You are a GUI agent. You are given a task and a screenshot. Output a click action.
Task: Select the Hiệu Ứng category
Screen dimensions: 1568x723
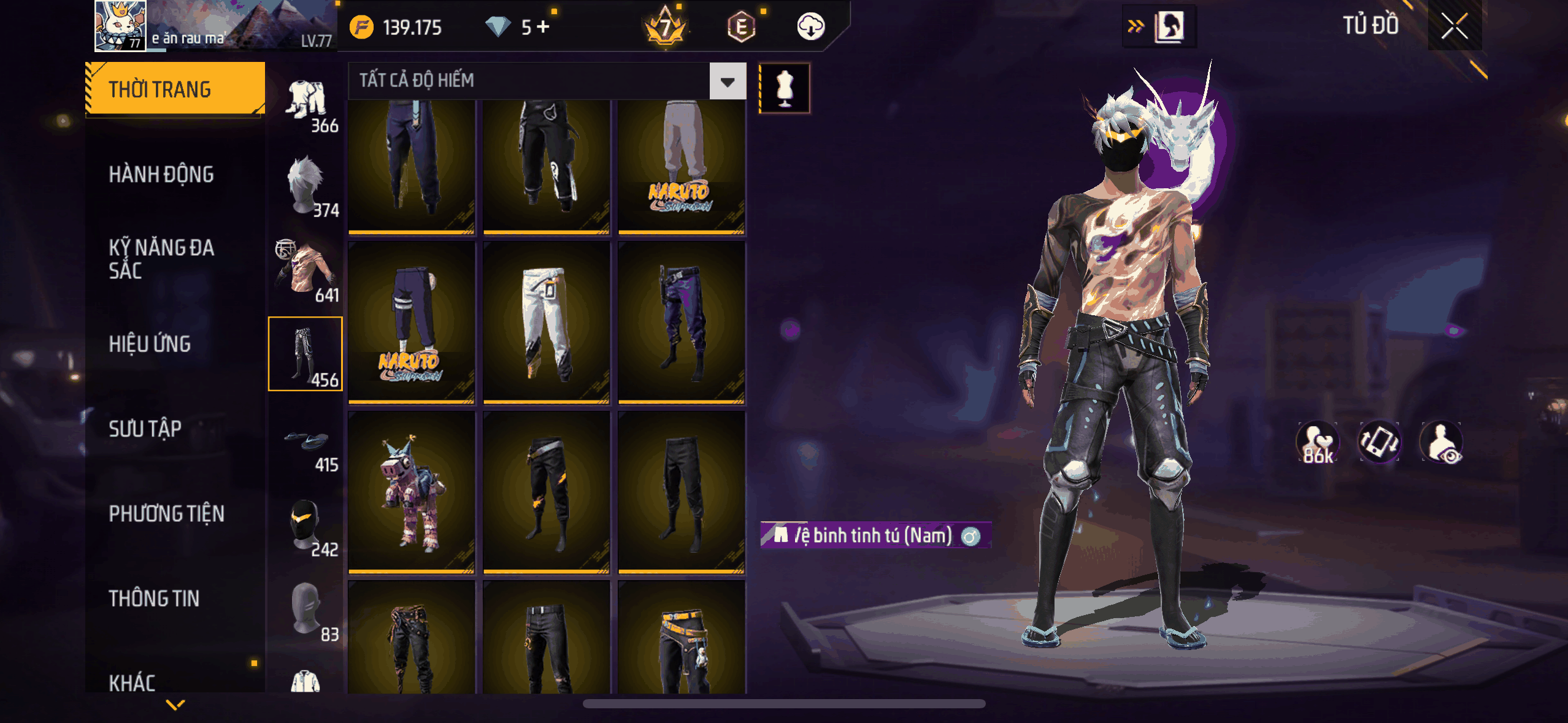[x=150, y=344]
